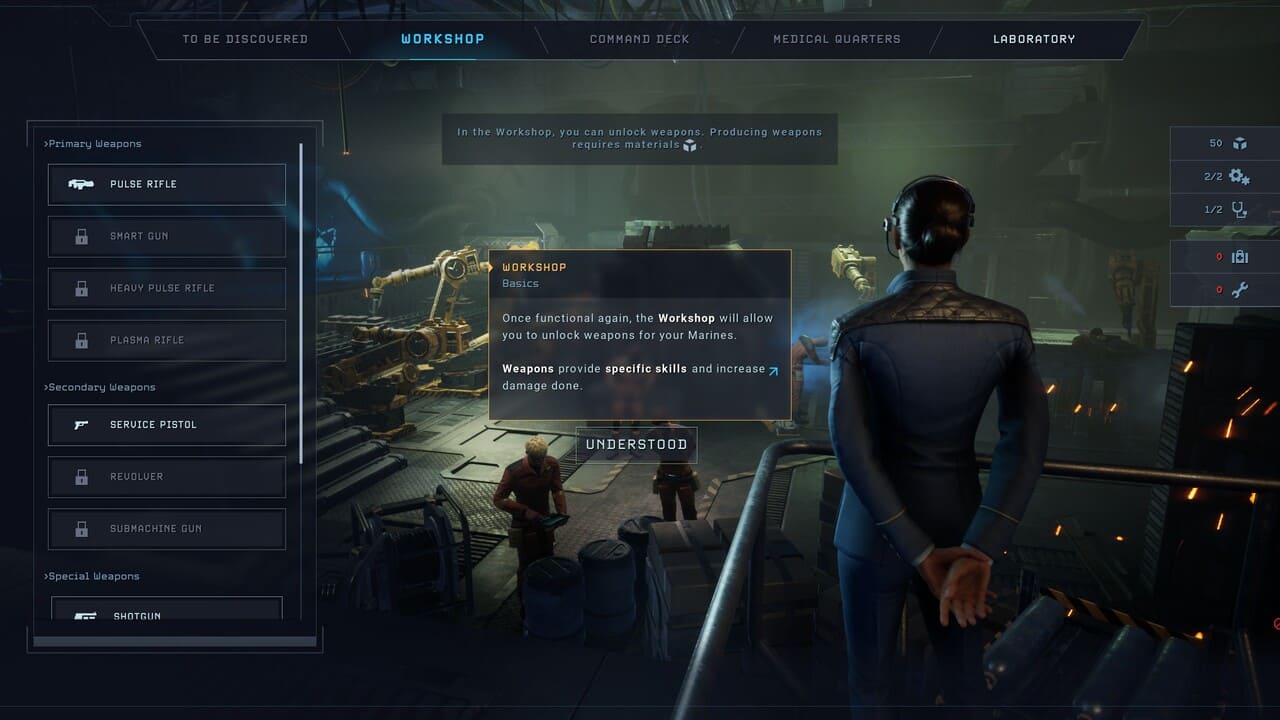Follow the arrow link in the Workshop tooltip
The width and height of the screenshot is (1280, 720).
[x=773, y=370]
